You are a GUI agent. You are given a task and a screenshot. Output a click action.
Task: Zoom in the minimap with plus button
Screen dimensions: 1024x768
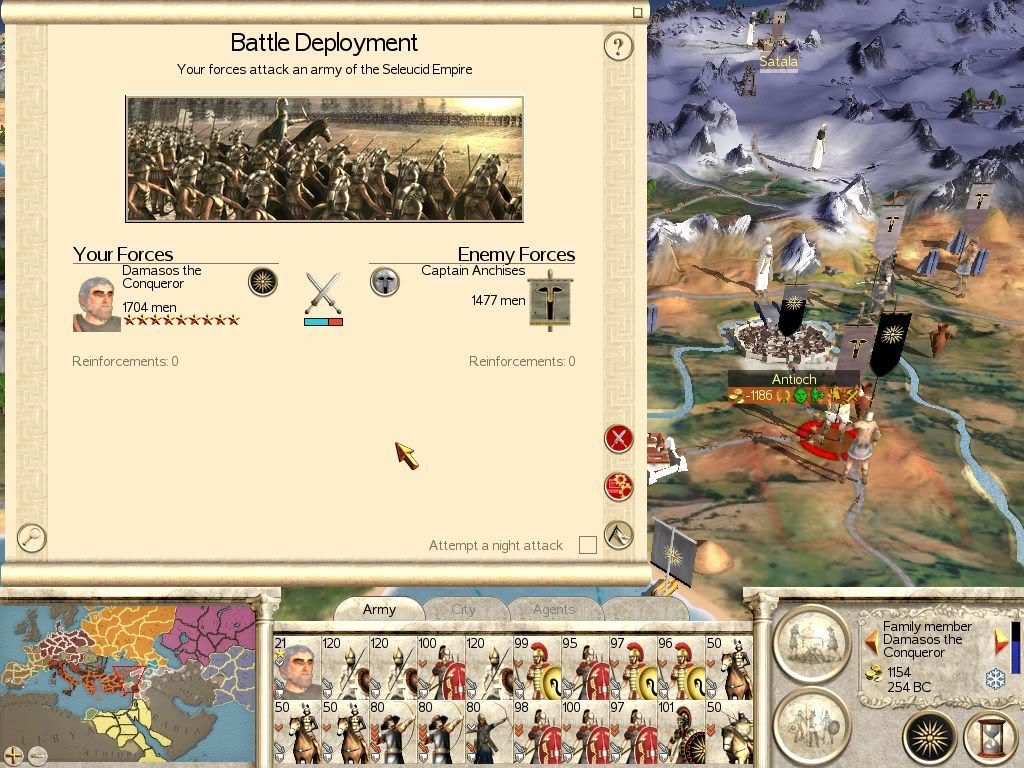click(x=14, y=755)
